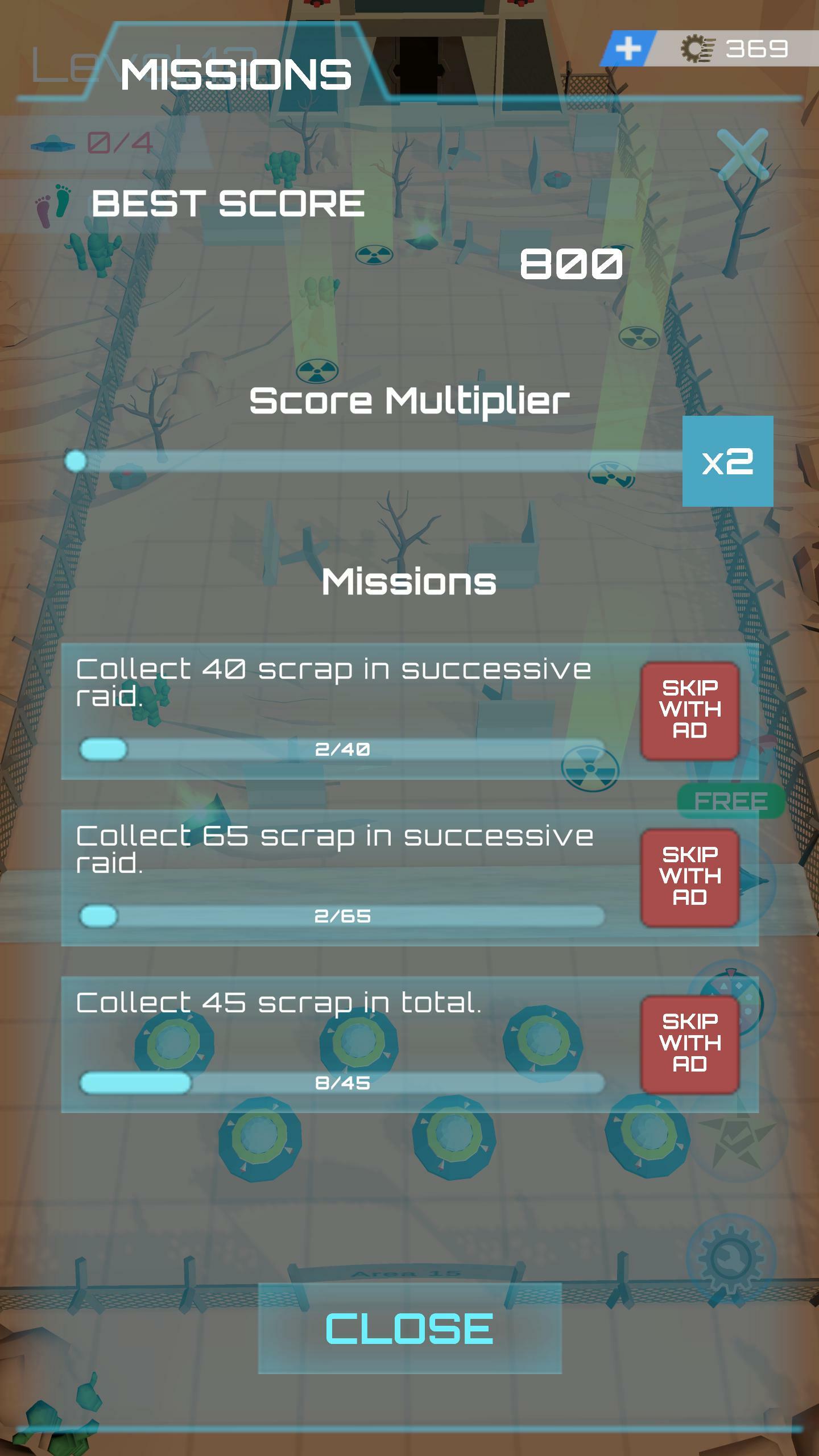Tap the Best Score 800 display
The height and width of the screenshot is (1456, 819).
tap(570, 263)
